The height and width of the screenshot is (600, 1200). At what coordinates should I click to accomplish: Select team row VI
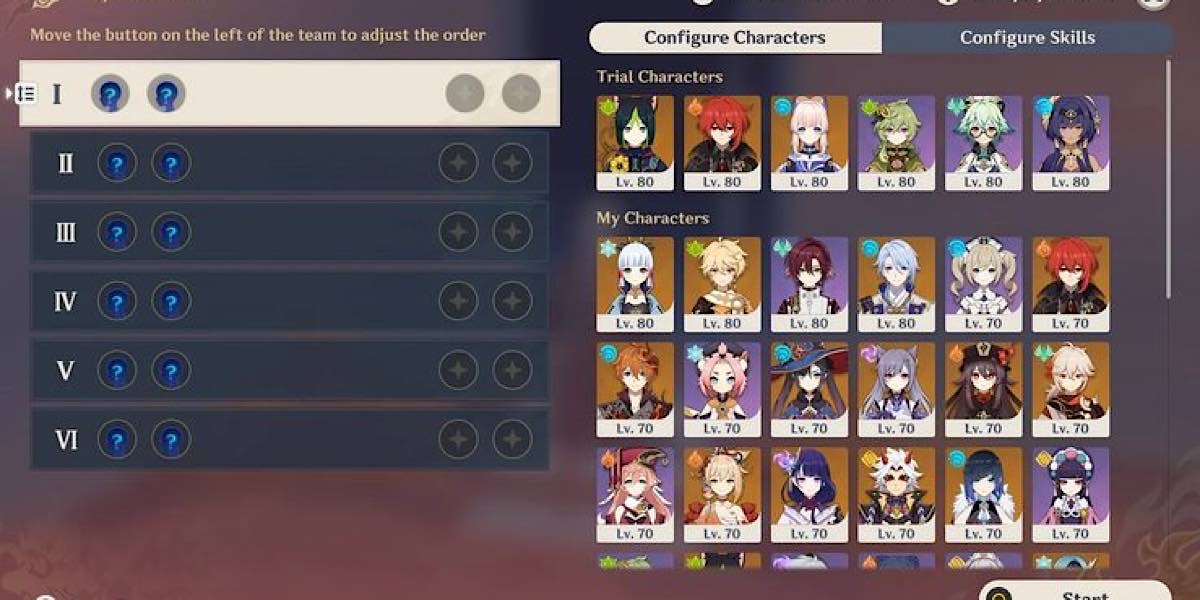290,439
